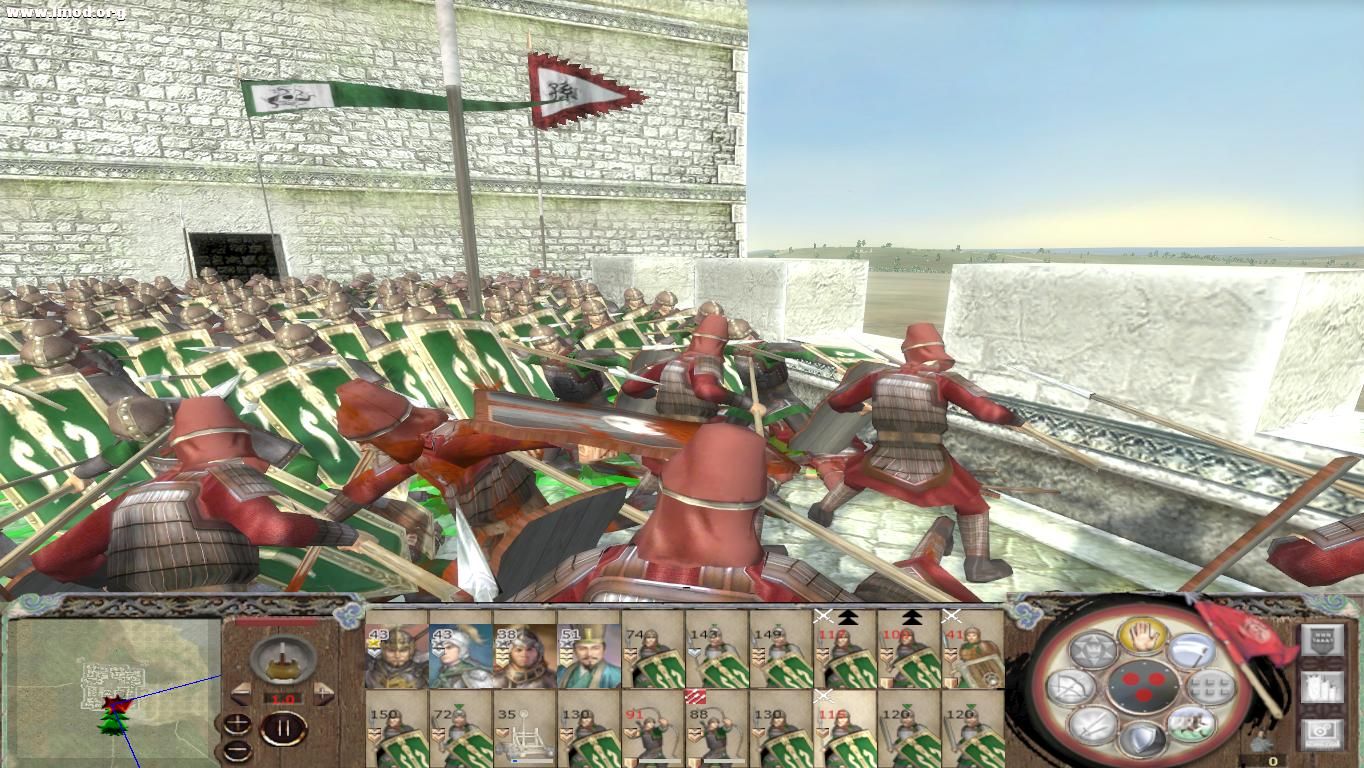
Task: Halt selected units with the hand icon
Action: coord(1142,638)
